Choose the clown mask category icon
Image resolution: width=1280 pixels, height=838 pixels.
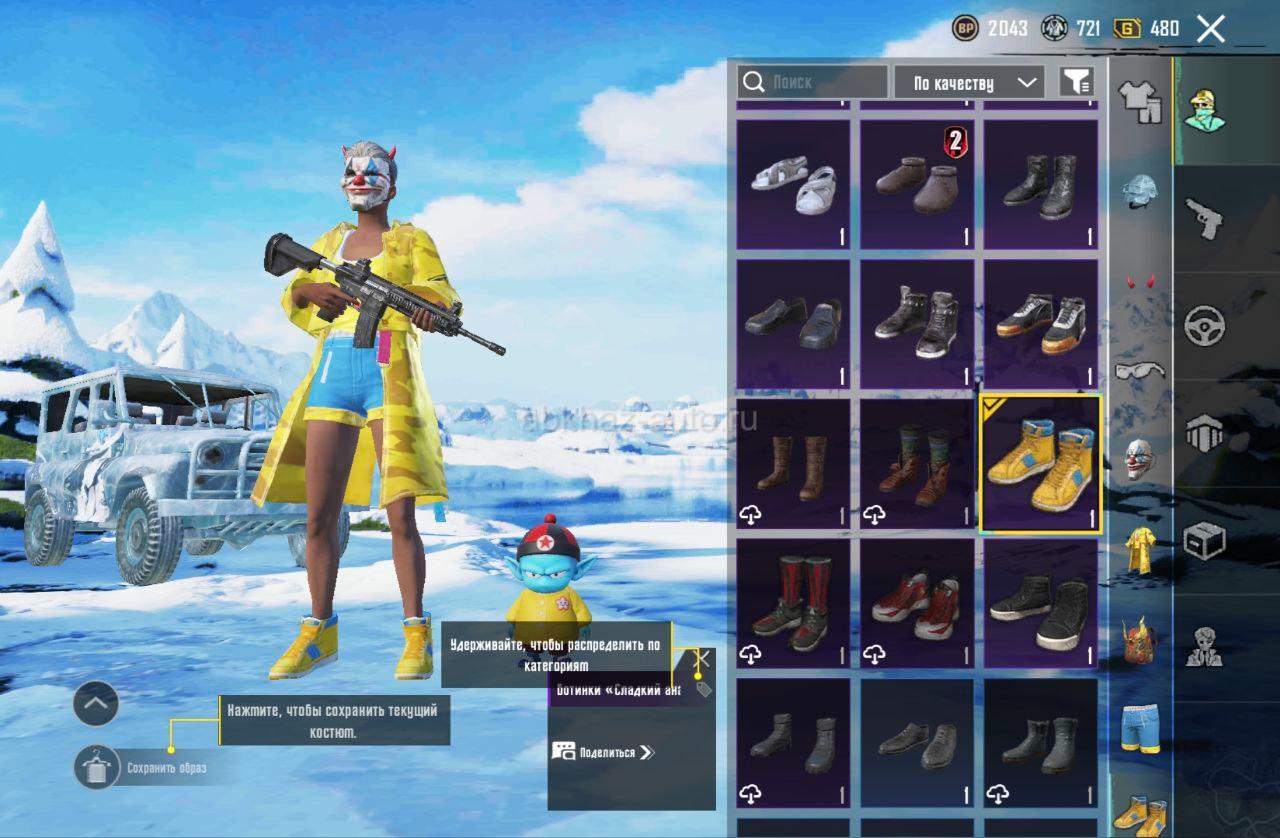[x=1139, y=459]
